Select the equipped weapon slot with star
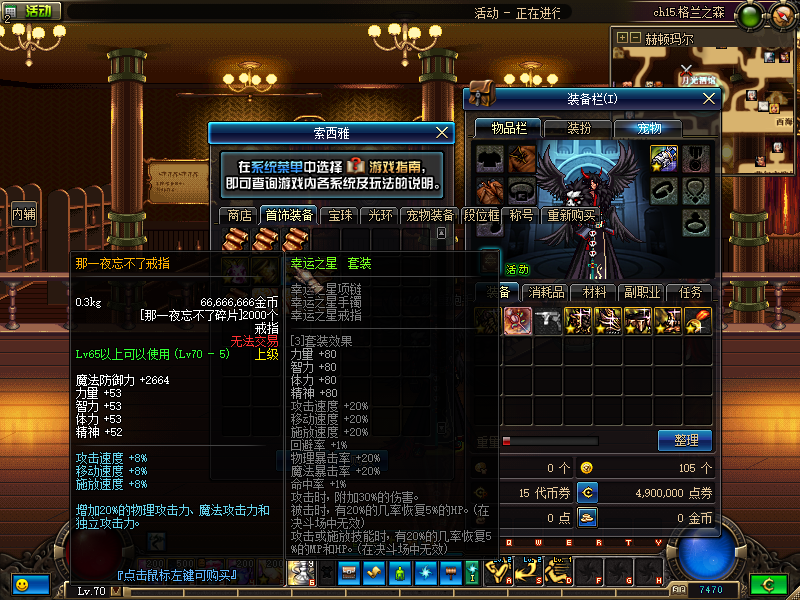Screen dimensions: 800x600 pyautogui.click(x=664, y=157)
